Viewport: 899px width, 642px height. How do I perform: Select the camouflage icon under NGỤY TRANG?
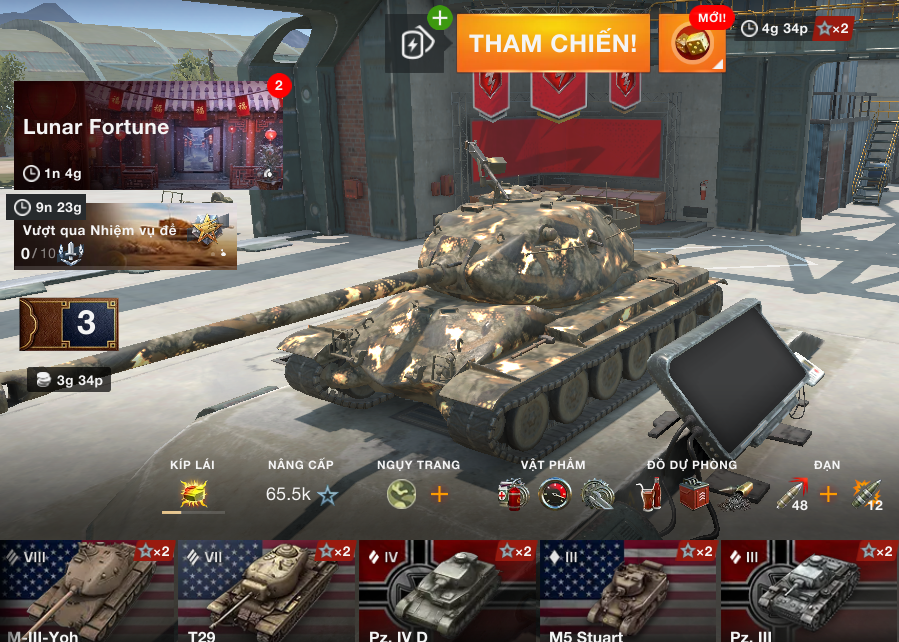[x=402, y=493]
